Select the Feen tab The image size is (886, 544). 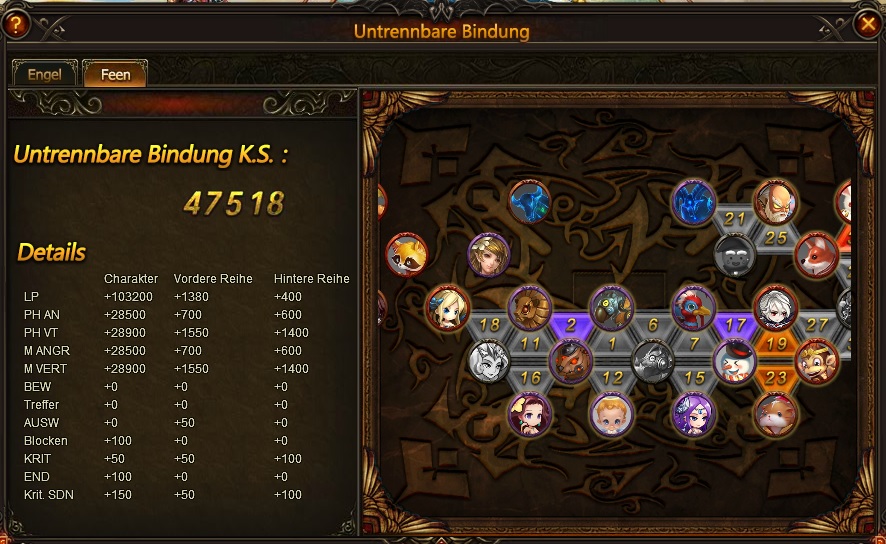coord(115,74)
